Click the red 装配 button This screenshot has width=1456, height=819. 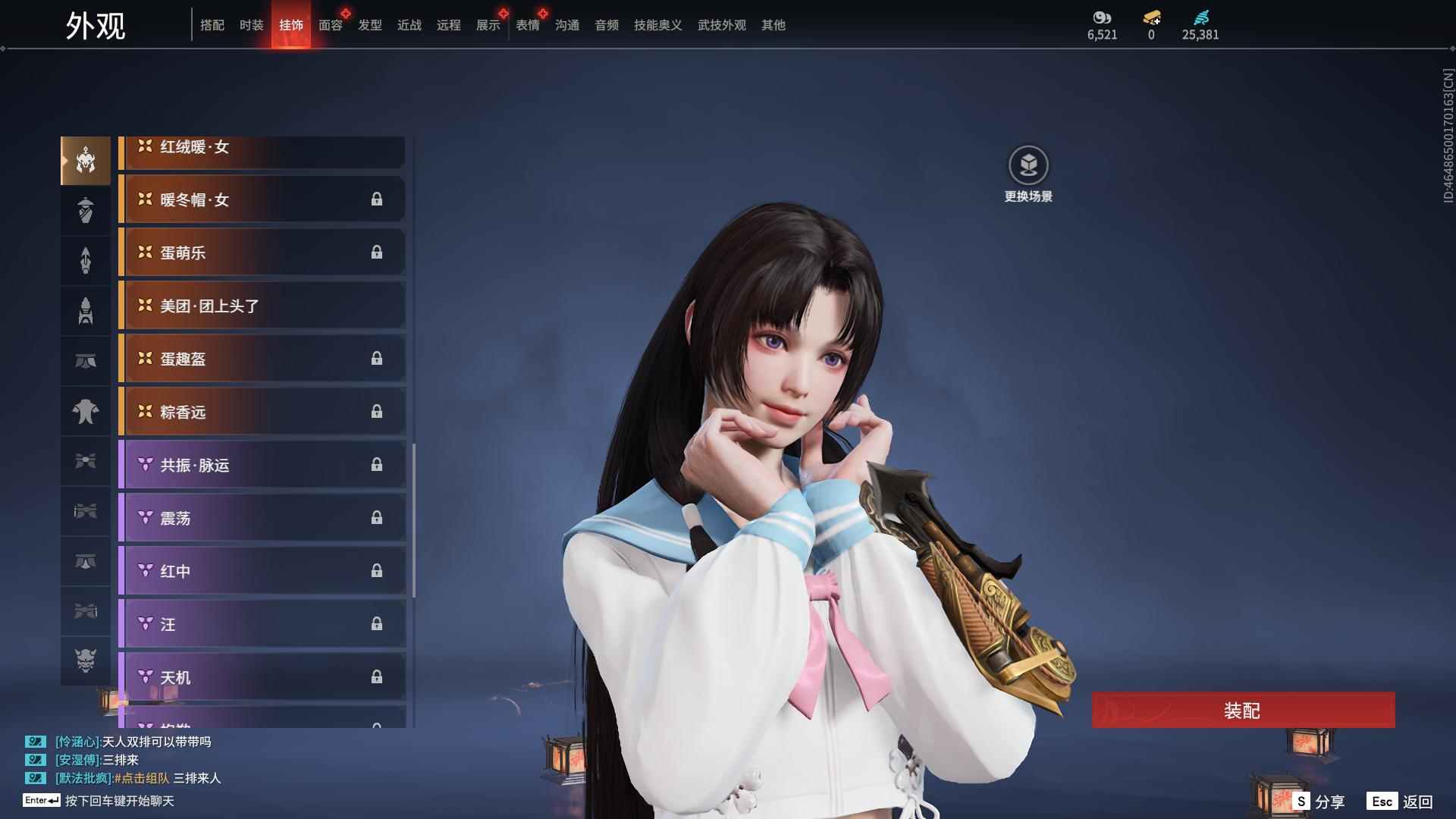coord(1242,710)
